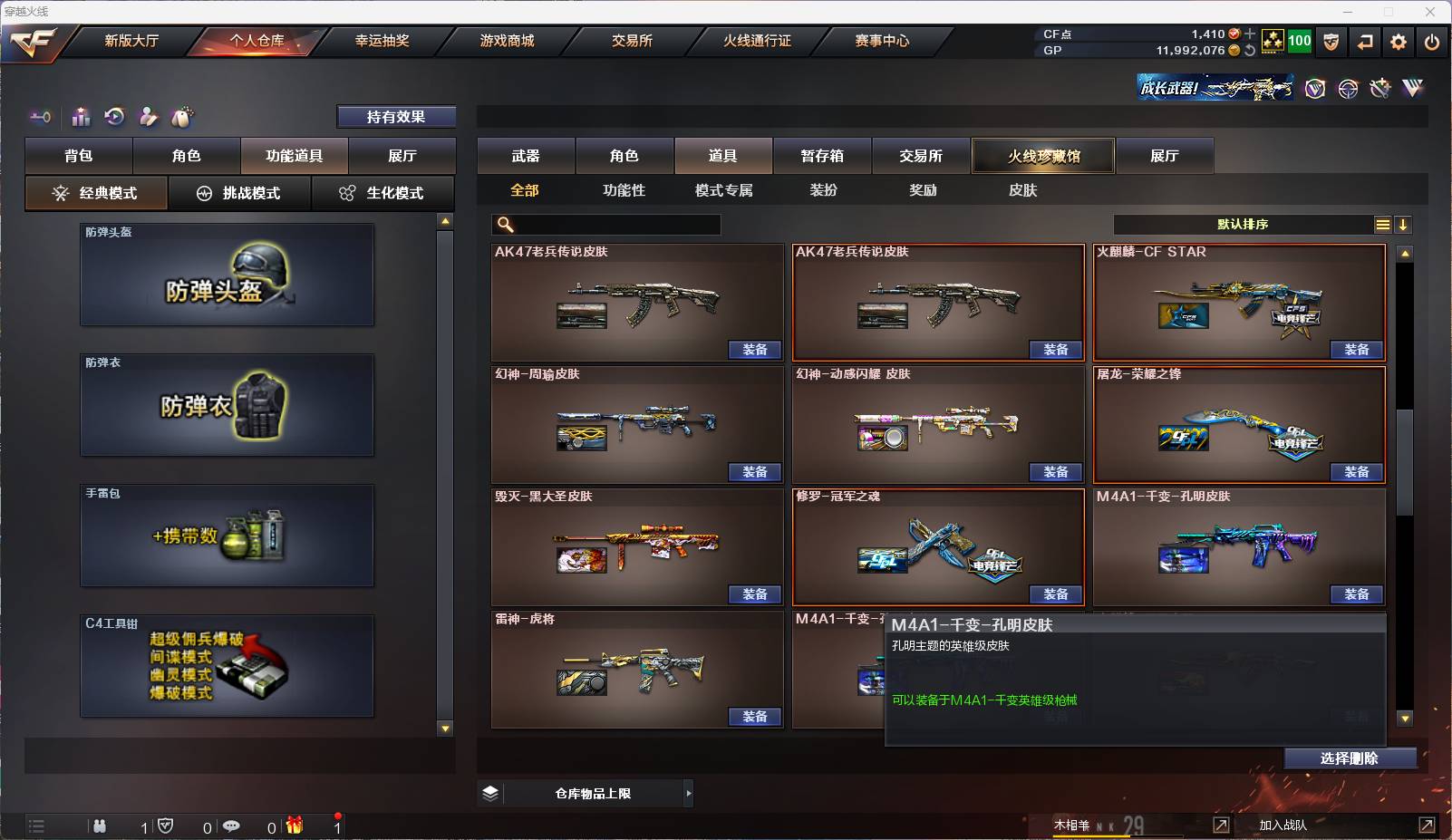Viewport: 1452px width, 840px height.
Task: Enable 生化模式 mode
Action: point(383,193)
